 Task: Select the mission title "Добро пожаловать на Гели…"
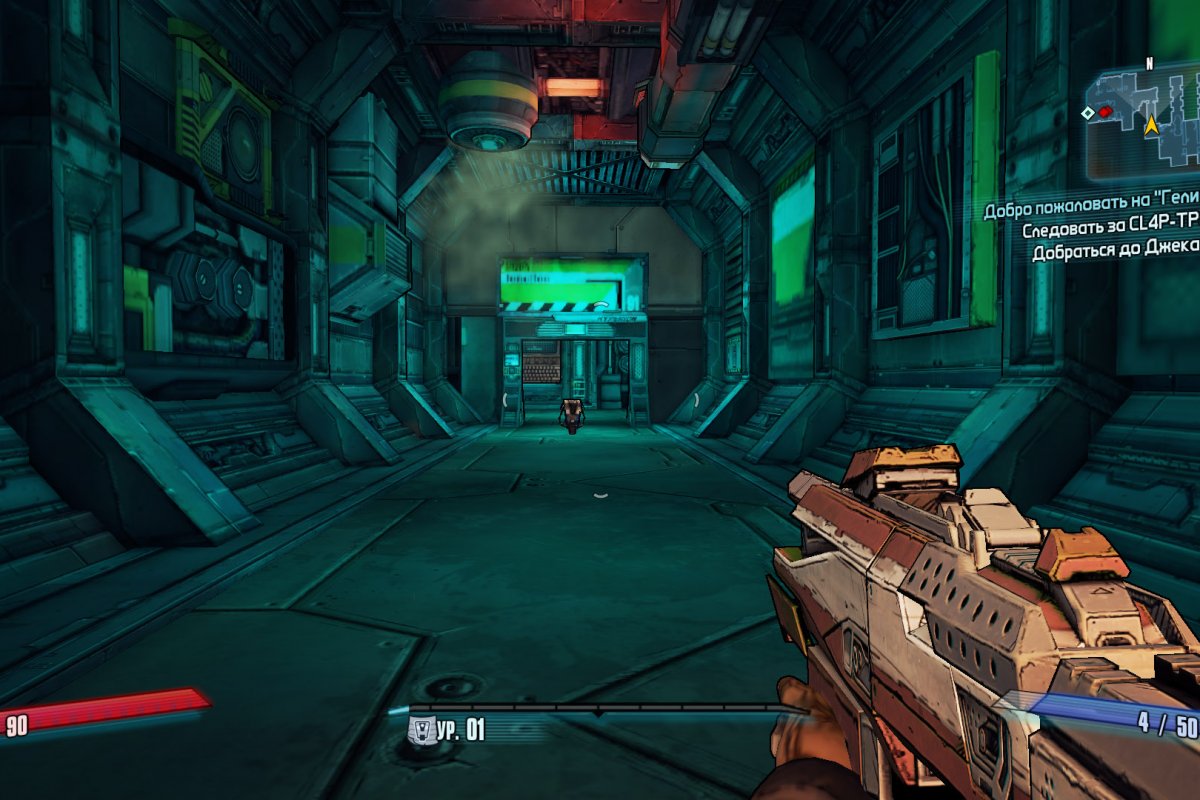(1090, 211)
